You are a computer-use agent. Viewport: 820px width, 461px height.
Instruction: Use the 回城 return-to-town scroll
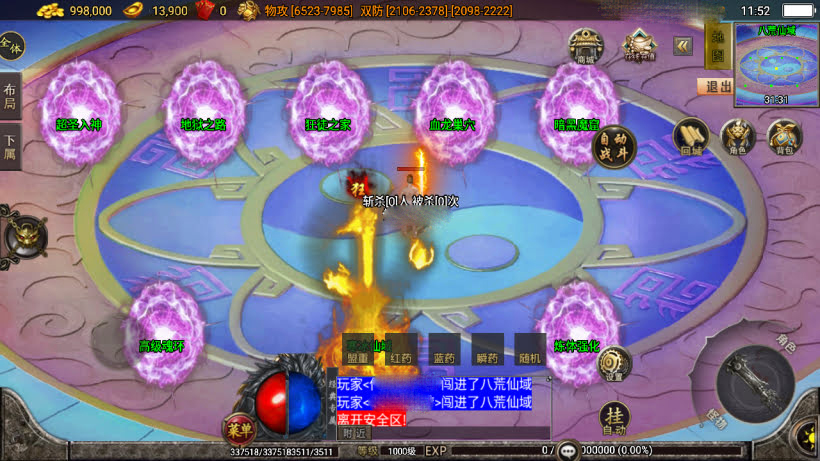pyautogui.click(x=691, y=137)
